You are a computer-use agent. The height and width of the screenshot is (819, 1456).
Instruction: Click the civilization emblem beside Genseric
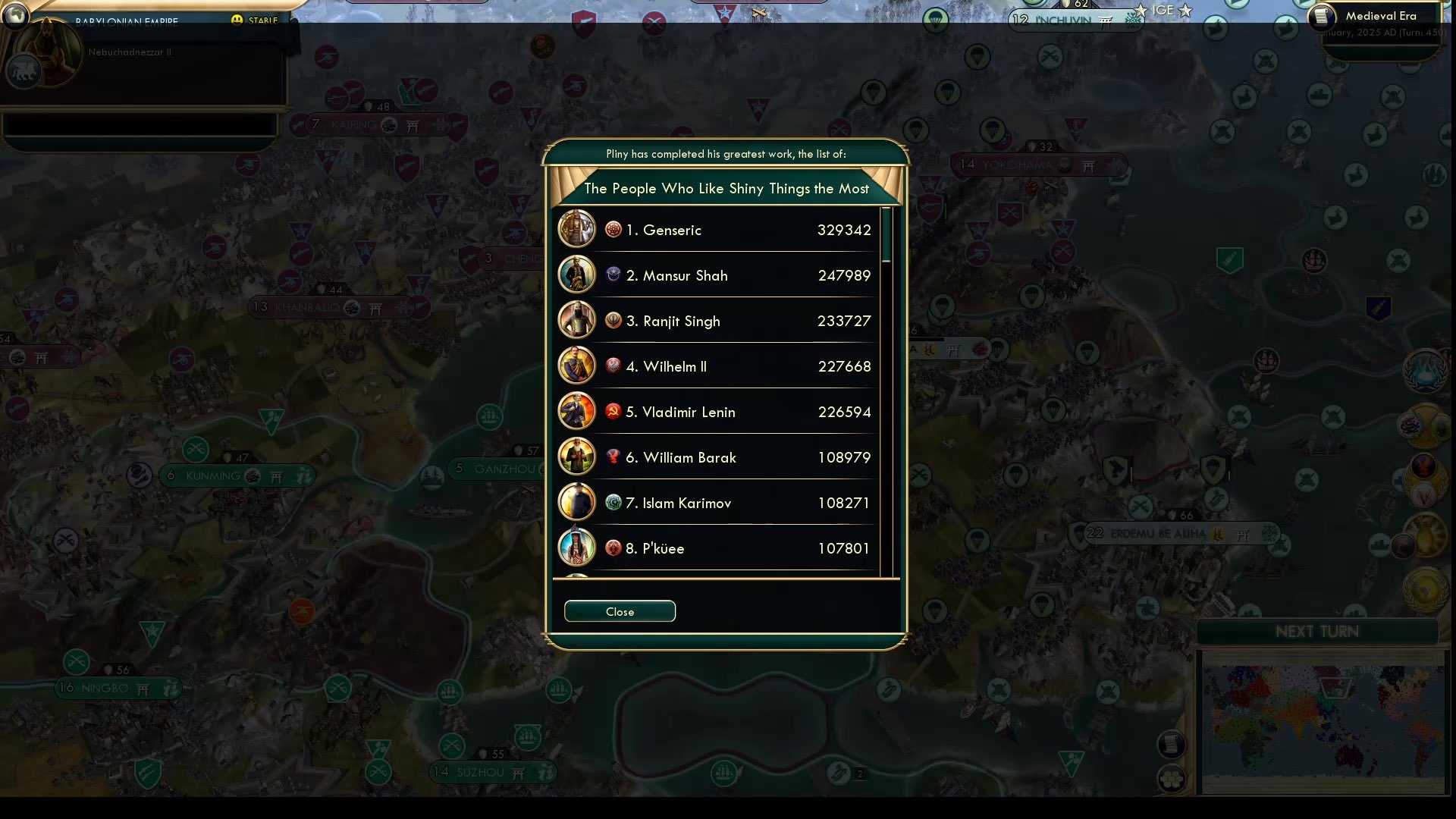[x=613, y=229]
